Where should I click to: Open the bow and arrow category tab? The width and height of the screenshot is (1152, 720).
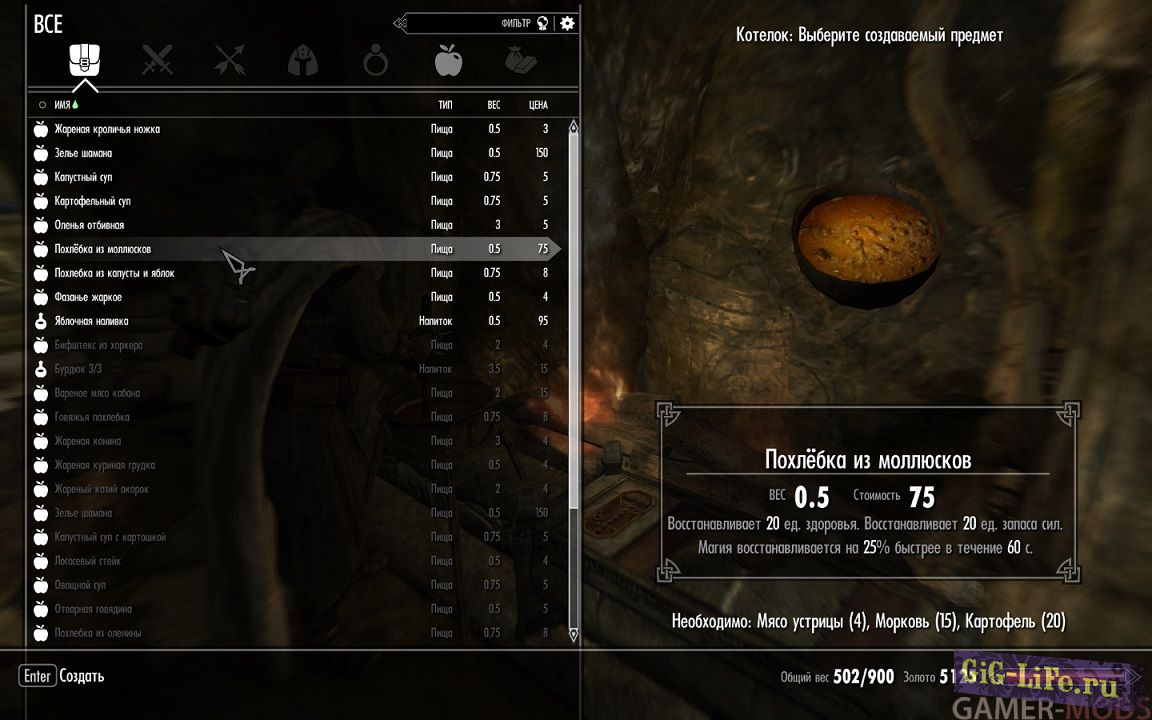tap(230, 62)
